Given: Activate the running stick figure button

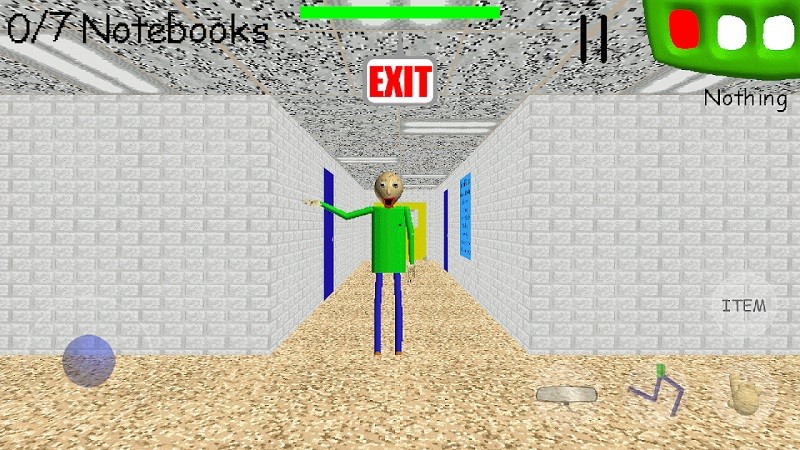Looking at the screenshot, I should coord(654,391).
